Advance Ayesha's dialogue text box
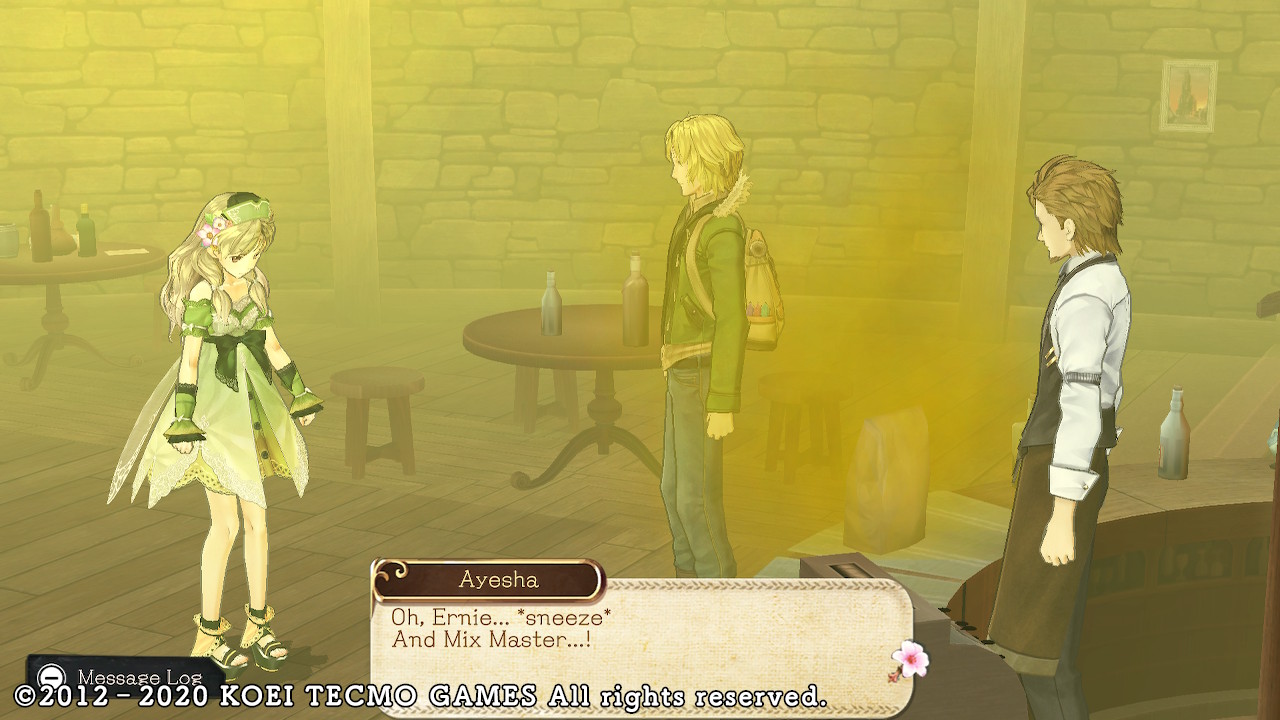This screenshot has height=720, width=1280. tap(640, 630)
